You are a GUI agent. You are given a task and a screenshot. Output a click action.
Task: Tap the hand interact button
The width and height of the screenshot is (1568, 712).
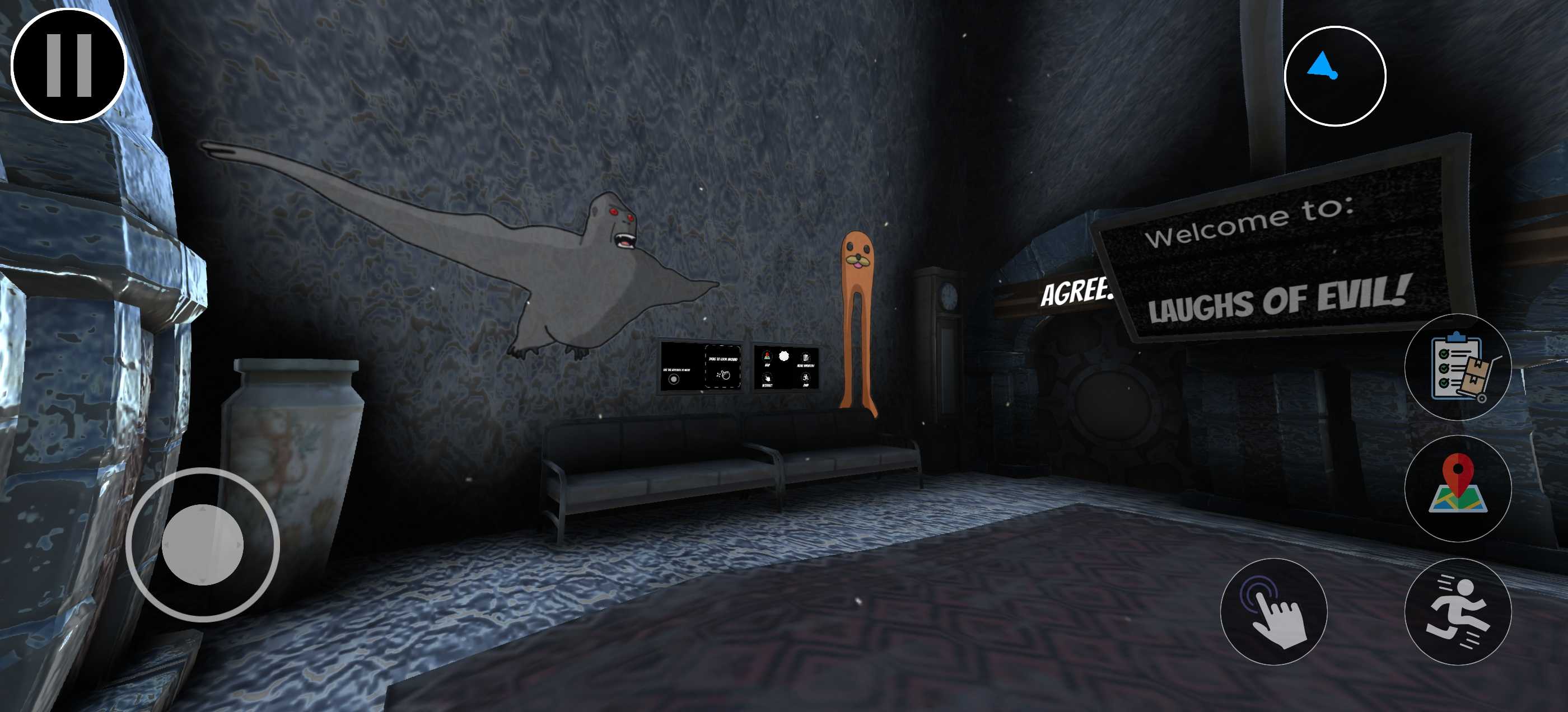click(x=1273, y=611)
